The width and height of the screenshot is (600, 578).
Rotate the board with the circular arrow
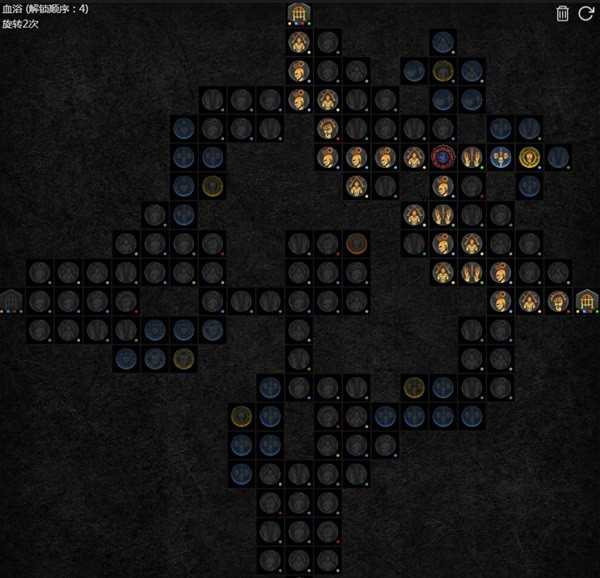[586, 13]
